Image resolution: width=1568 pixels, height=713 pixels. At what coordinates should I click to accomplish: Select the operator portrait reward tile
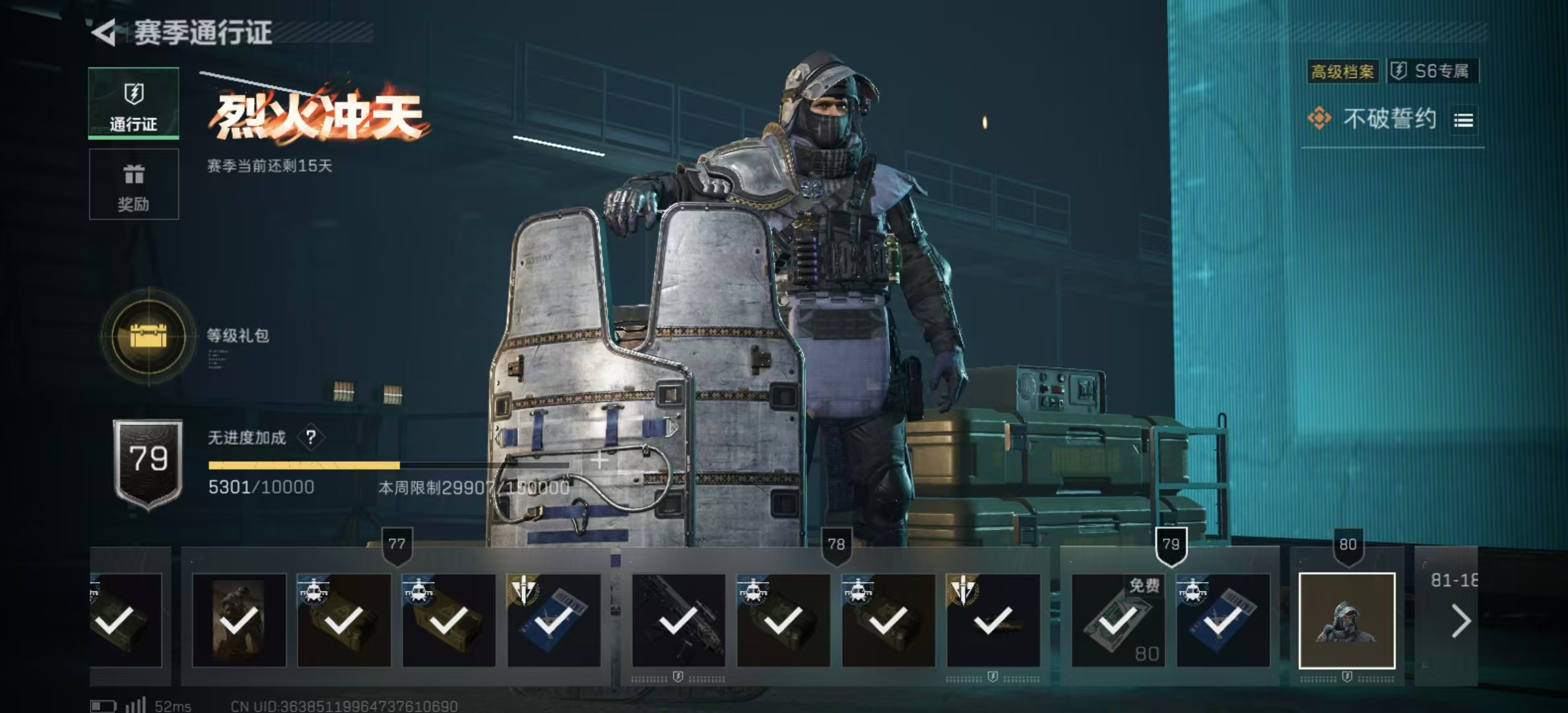pyautogui.click(x=239, y=621)
